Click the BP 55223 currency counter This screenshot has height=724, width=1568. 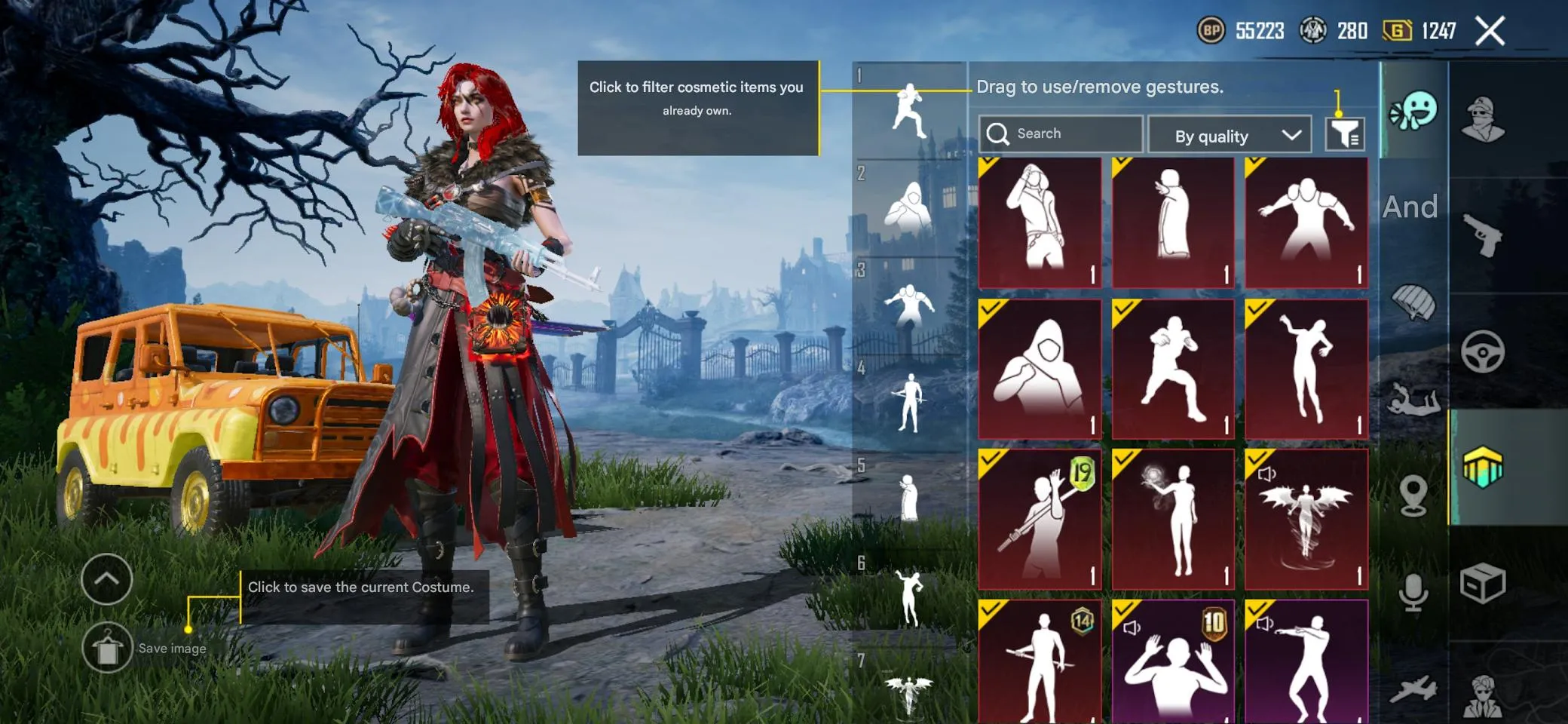tap(1244, 30)
